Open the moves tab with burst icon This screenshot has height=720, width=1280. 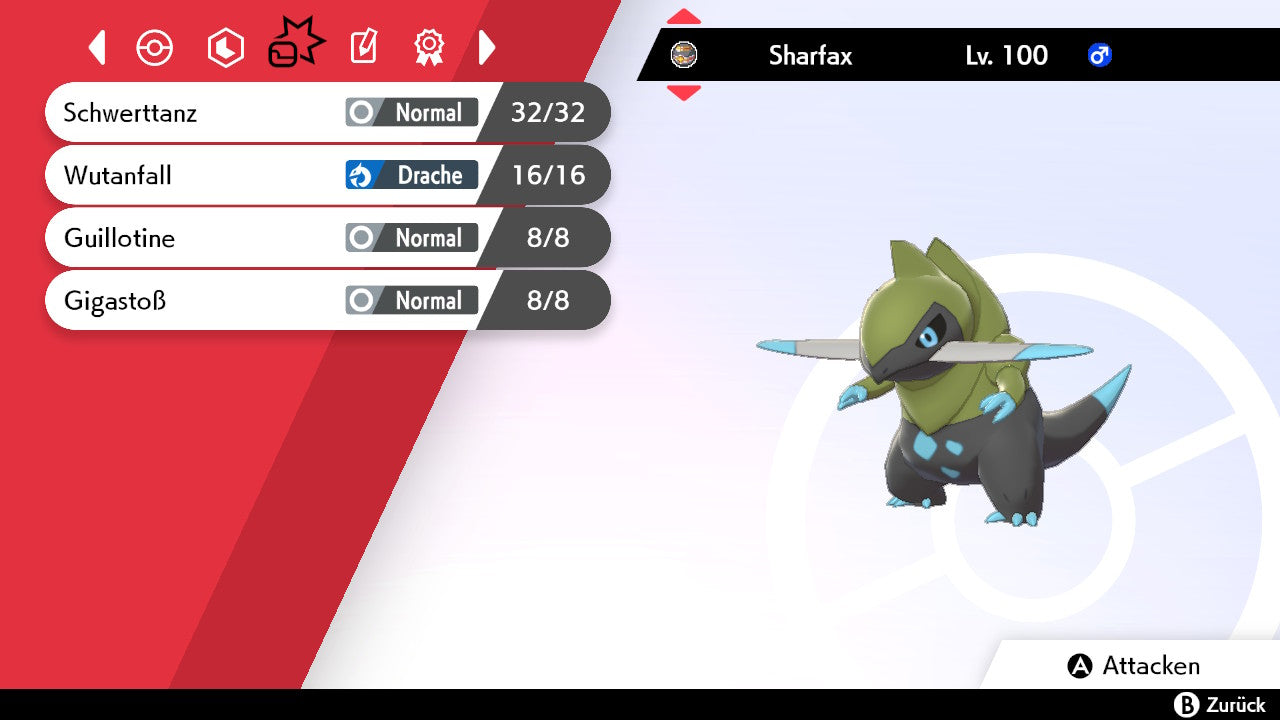click(x=295, y=45)
